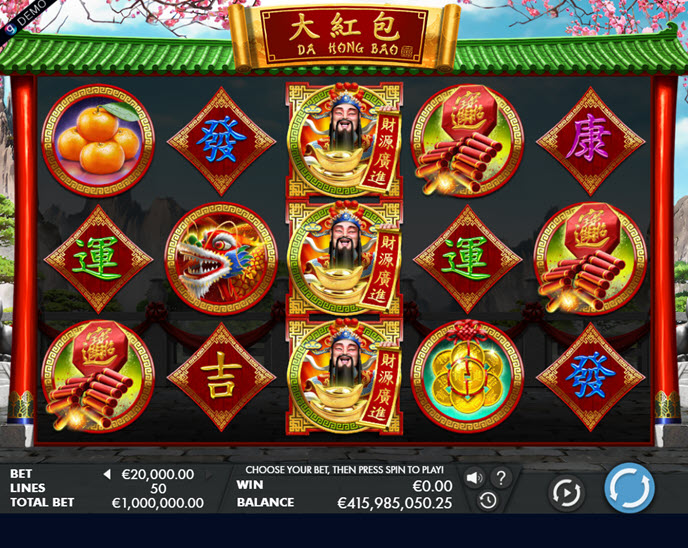
Task: Increase the bet with the right arrow
Action: [x=209, y=474]
